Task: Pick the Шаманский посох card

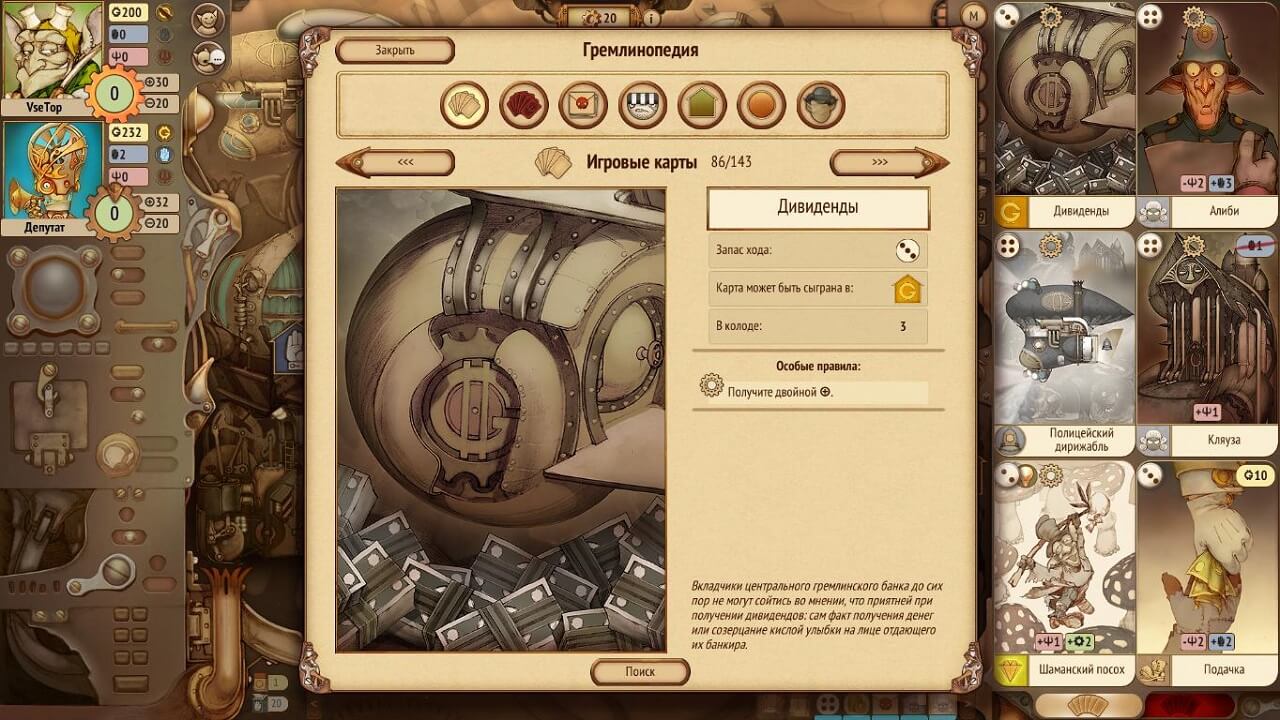Action: point(1065,572)
